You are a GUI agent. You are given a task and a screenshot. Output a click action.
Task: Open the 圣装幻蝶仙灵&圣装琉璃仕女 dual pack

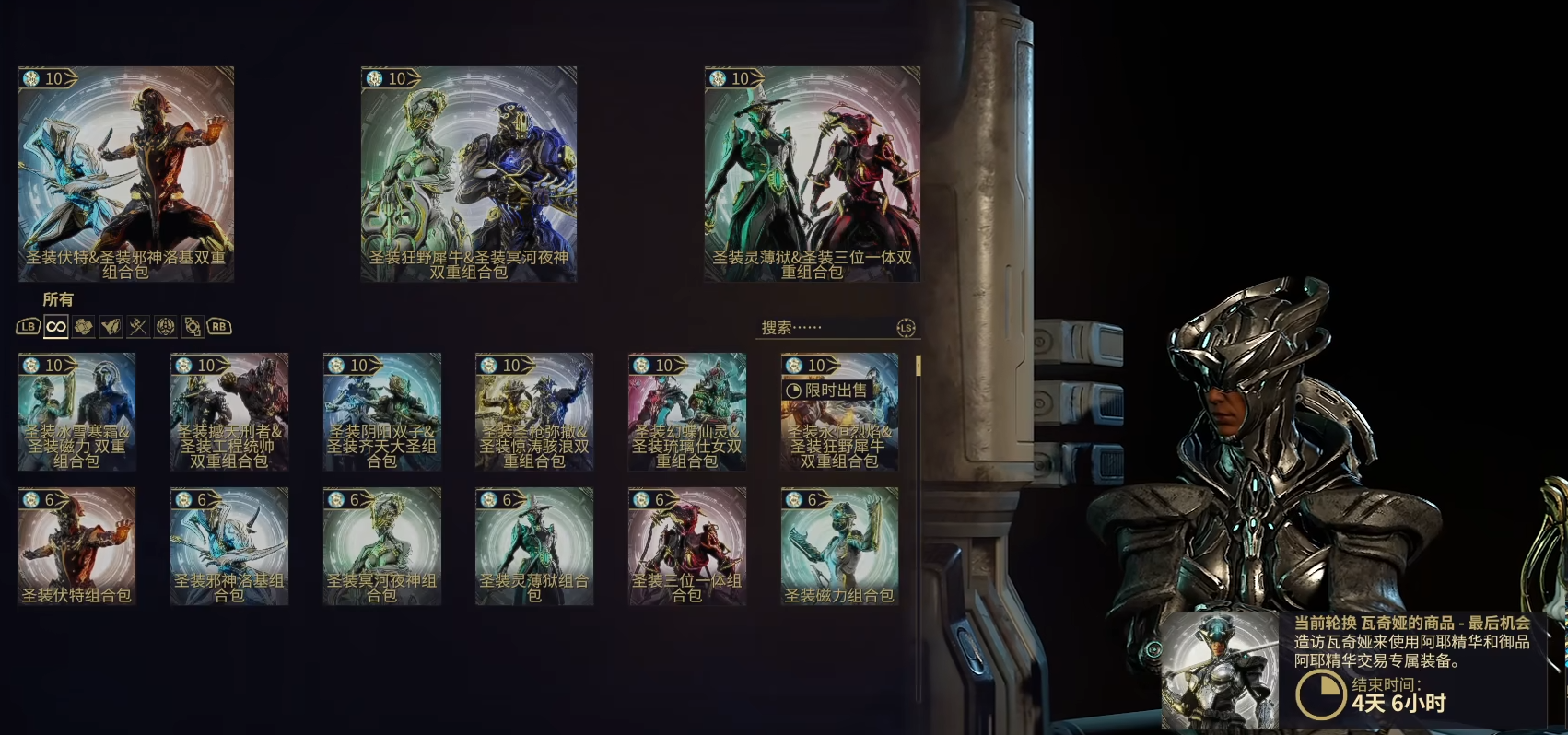687,412
